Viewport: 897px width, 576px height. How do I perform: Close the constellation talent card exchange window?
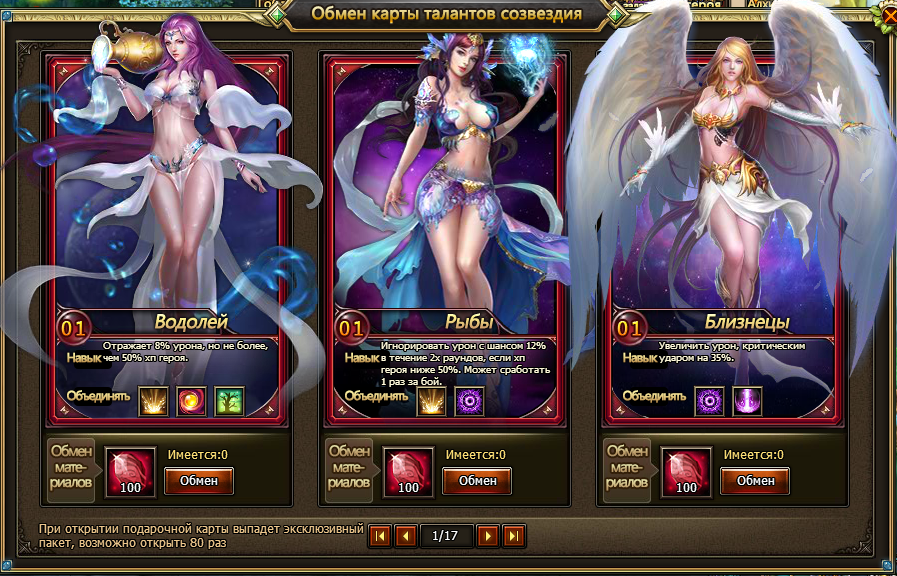pyautogui.click(x=888, y=17)
